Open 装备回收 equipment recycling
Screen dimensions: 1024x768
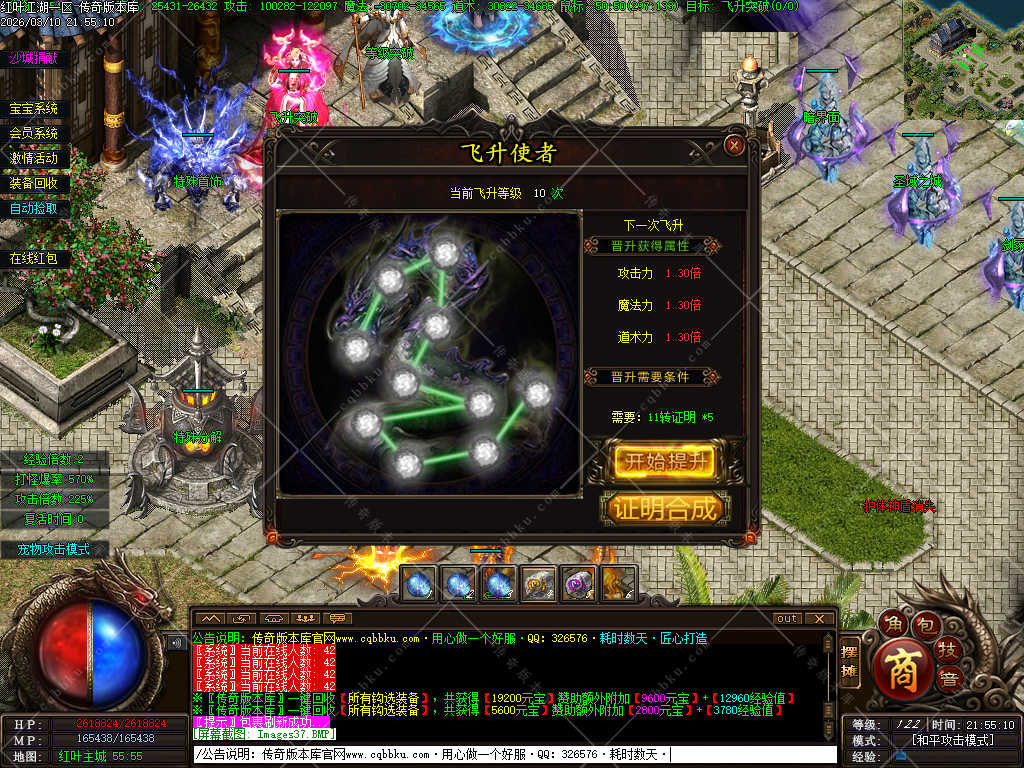[34, 183]
